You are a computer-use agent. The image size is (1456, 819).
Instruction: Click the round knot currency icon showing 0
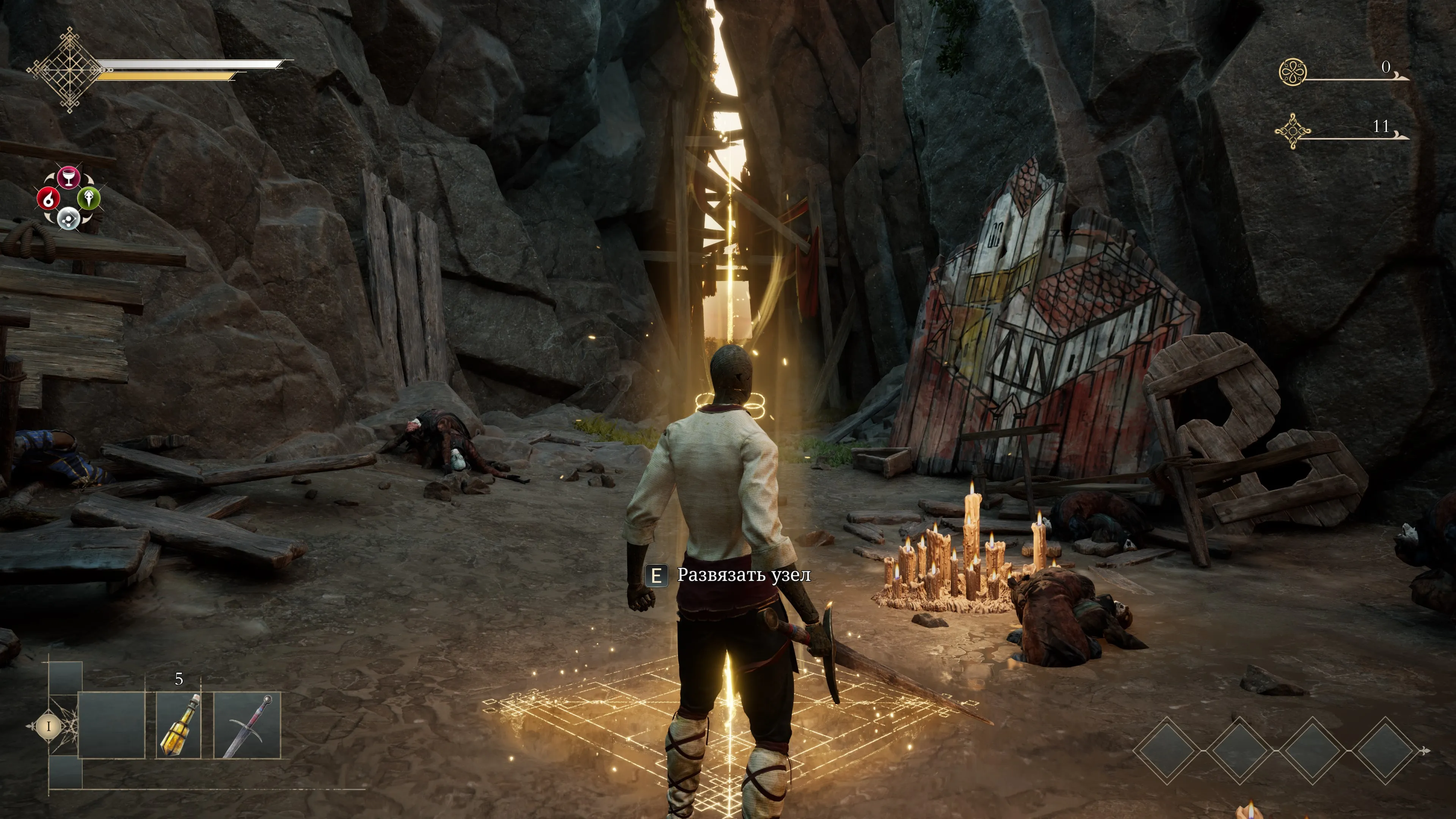pos(1293,72)
